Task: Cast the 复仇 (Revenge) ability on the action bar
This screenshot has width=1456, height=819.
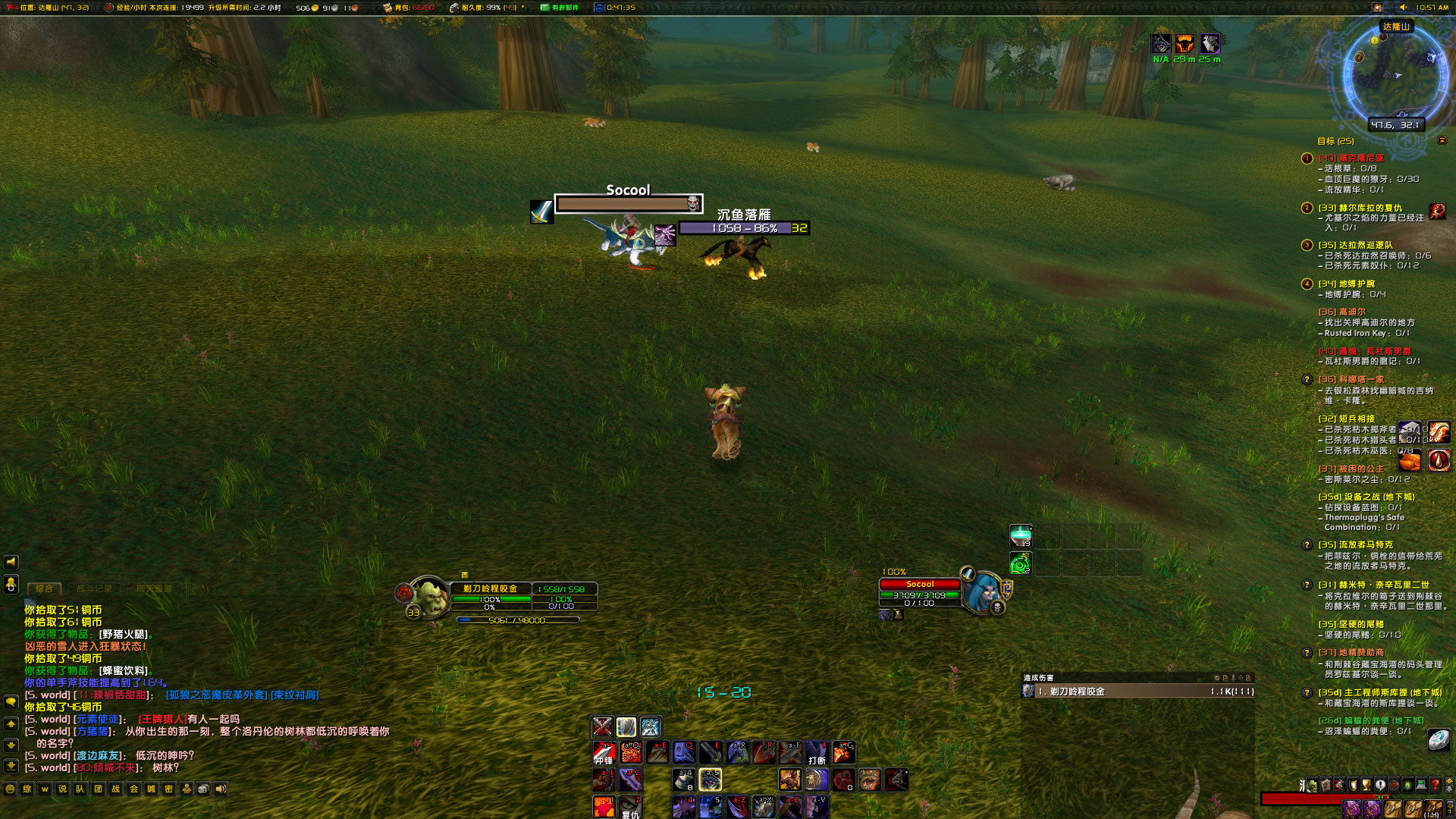Action: coord(632,806)
